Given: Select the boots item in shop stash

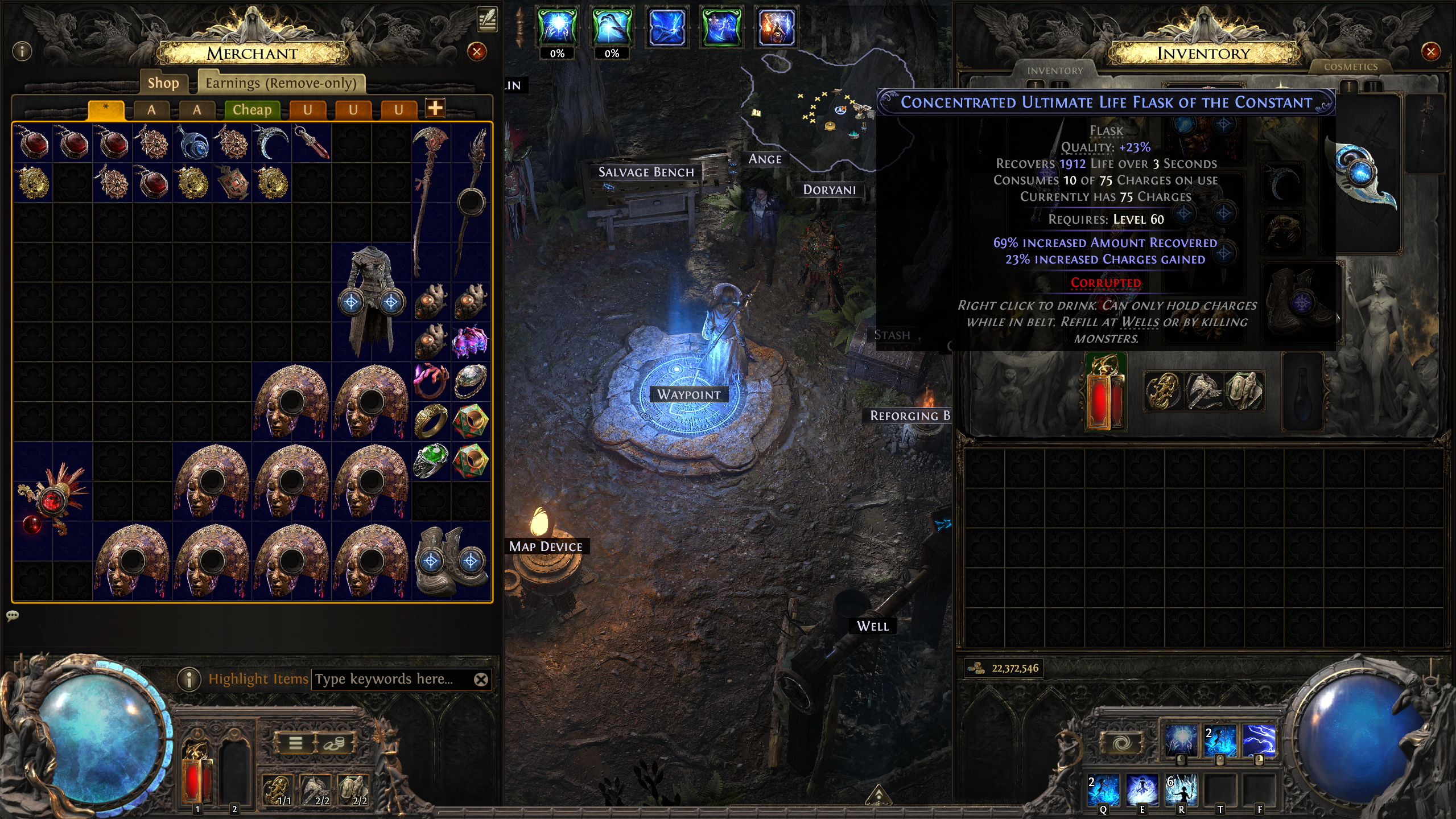Looking at the screenshot, I should 451,561.
